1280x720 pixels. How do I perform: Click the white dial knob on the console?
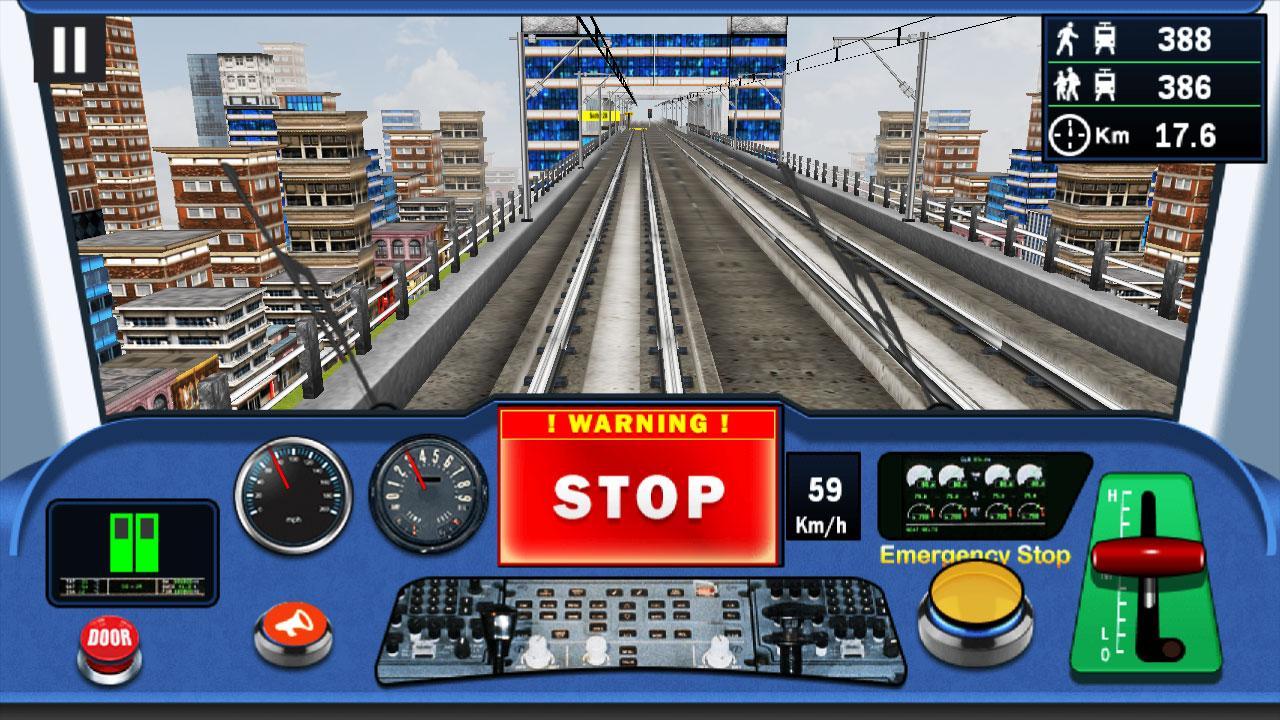coord(537,650)
